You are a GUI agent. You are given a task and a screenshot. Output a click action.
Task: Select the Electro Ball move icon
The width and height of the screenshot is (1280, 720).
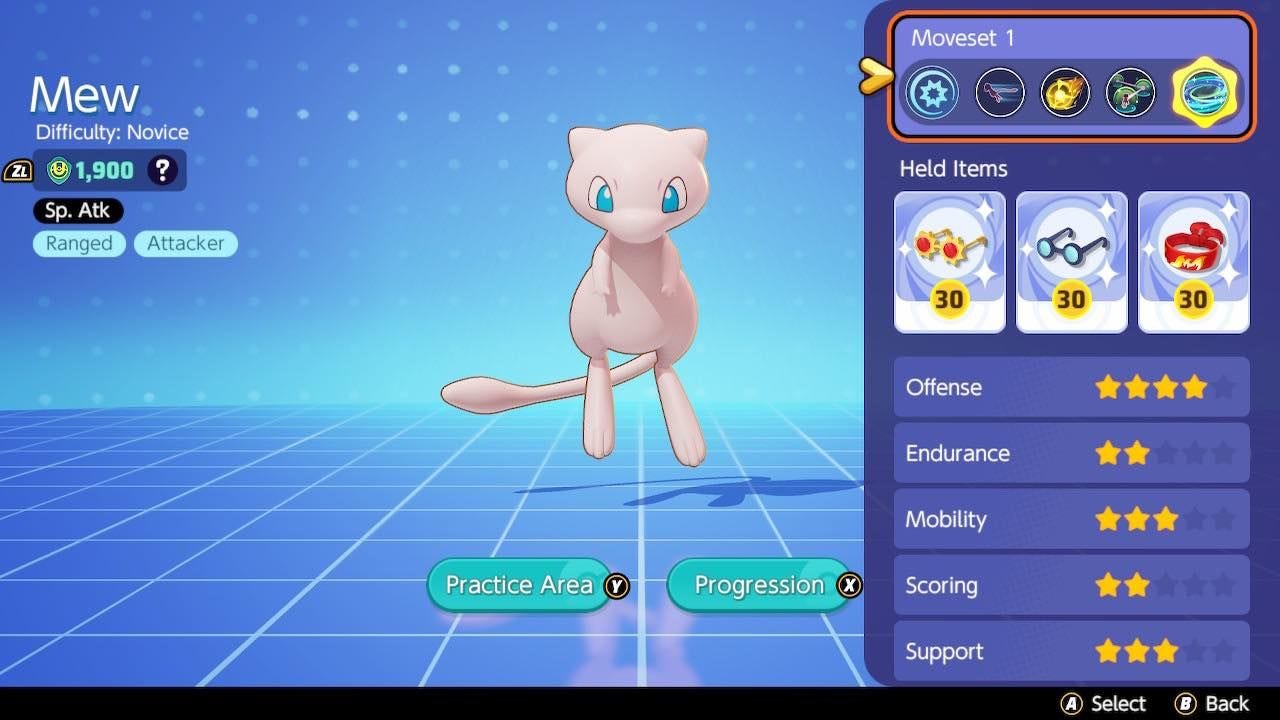1064,92
